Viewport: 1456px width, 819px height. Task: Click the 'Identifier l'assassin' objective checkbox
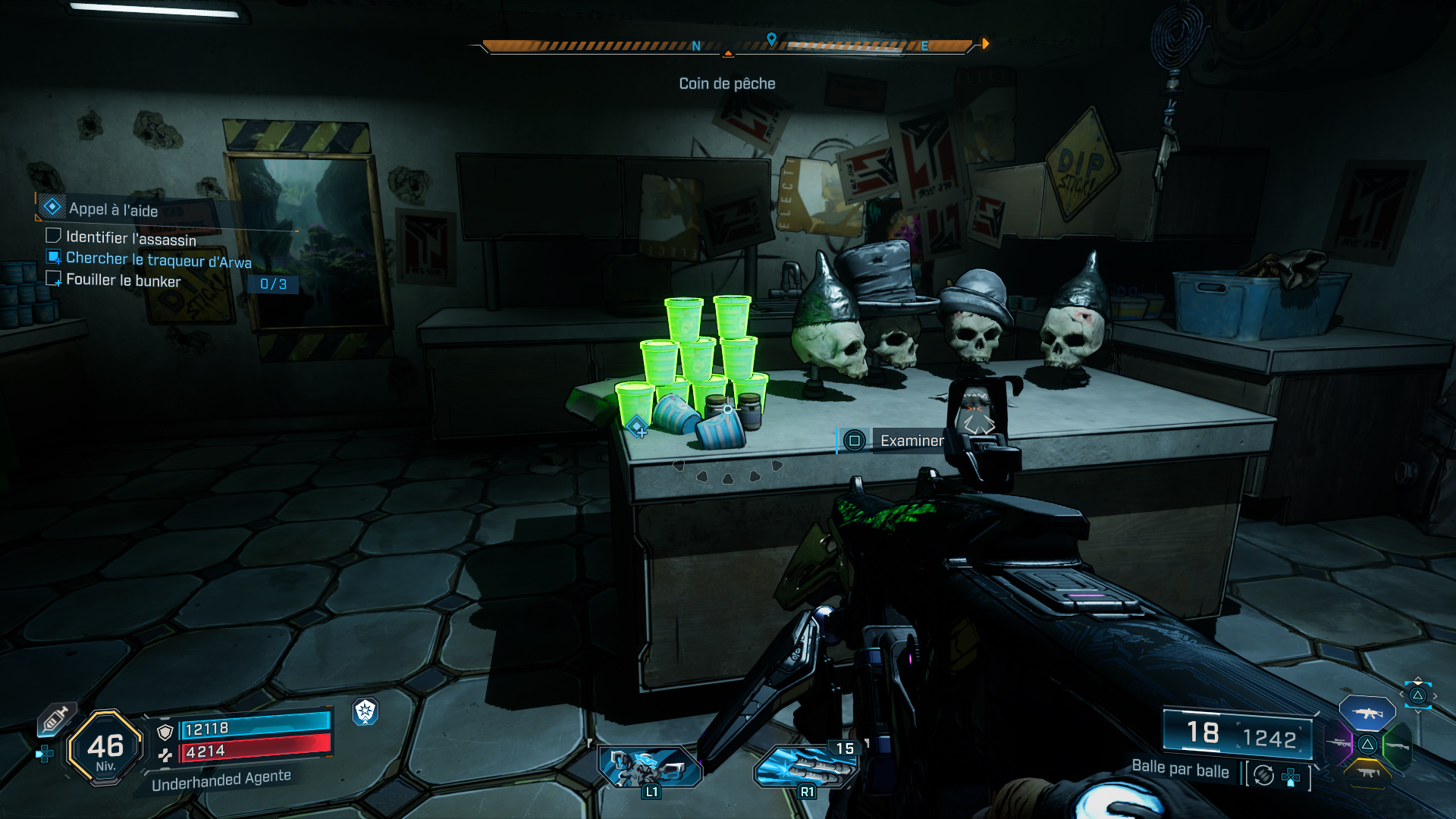[53, 236]
